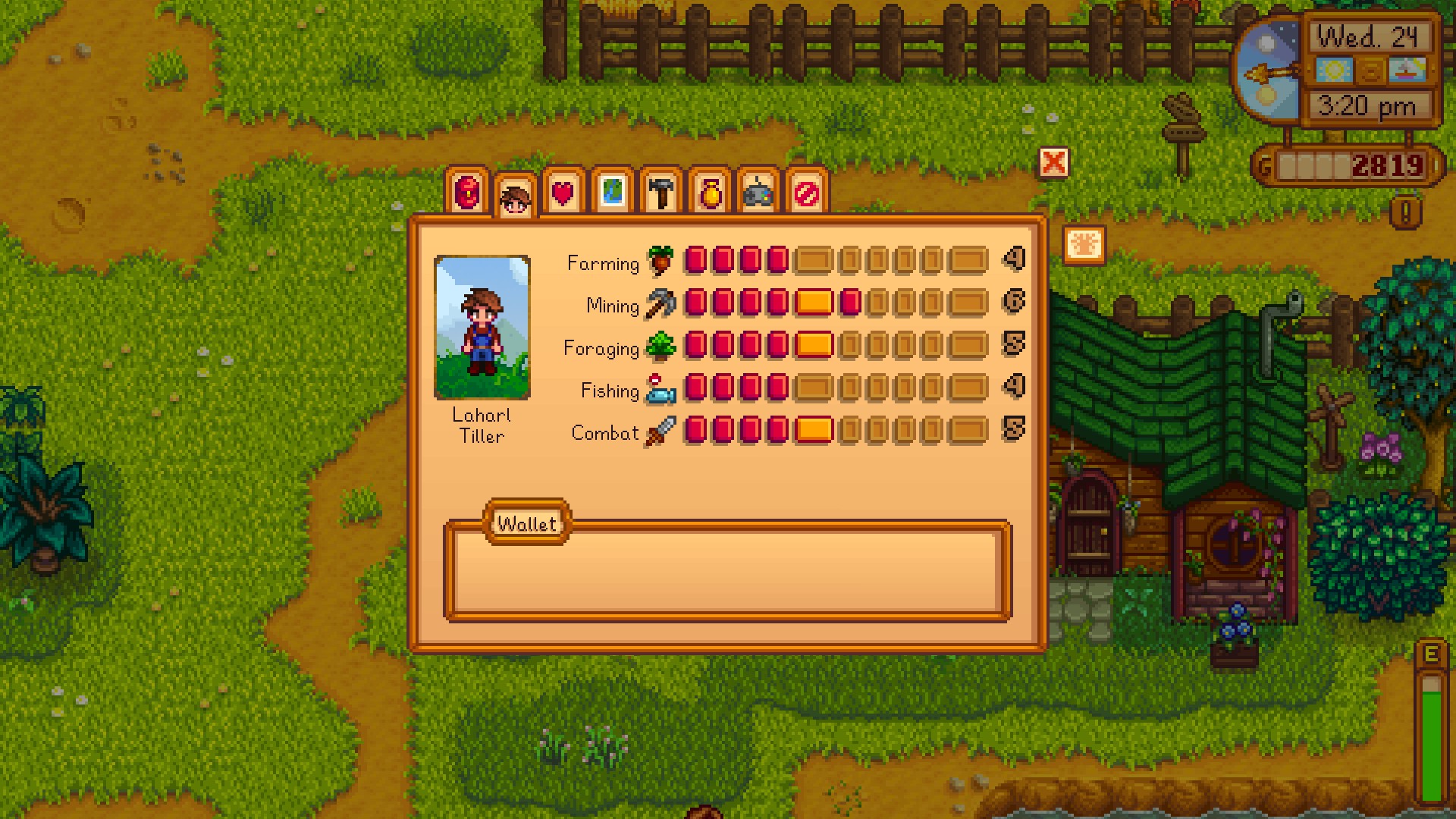Screen dimensions: 1456x819
Task: Click the orange sunburst button beside the menu
Action: pyautogui.click(x=1084, y=245)
